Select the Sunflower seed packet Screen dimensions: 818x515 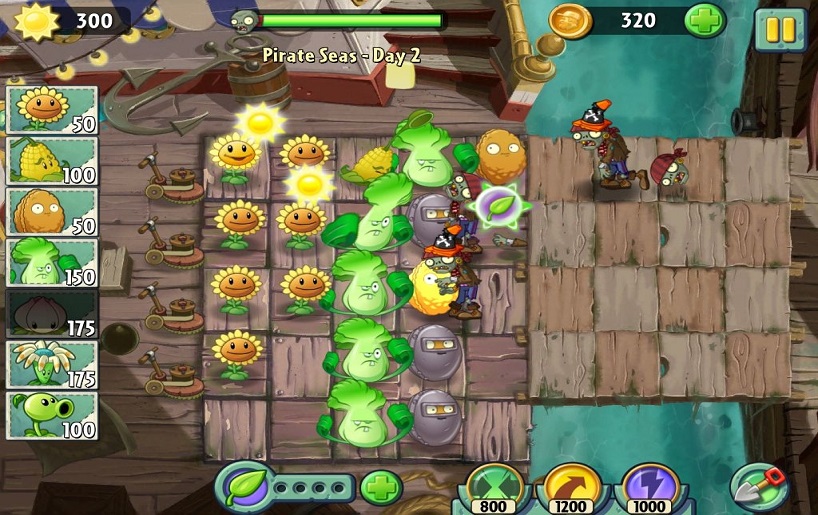coord(52,109)
